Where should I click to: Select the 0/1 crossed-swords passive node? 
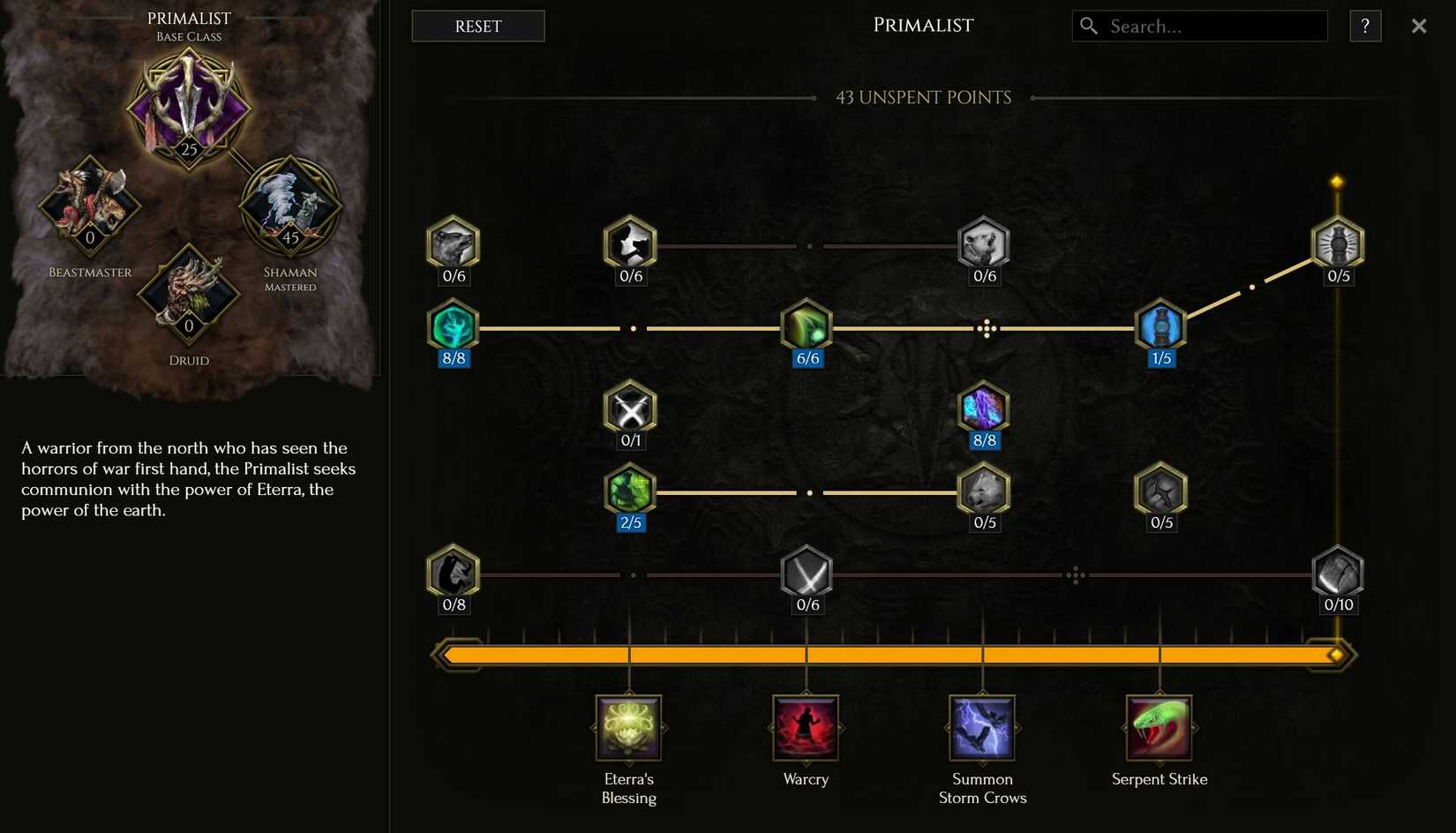(x=630, y=409)
